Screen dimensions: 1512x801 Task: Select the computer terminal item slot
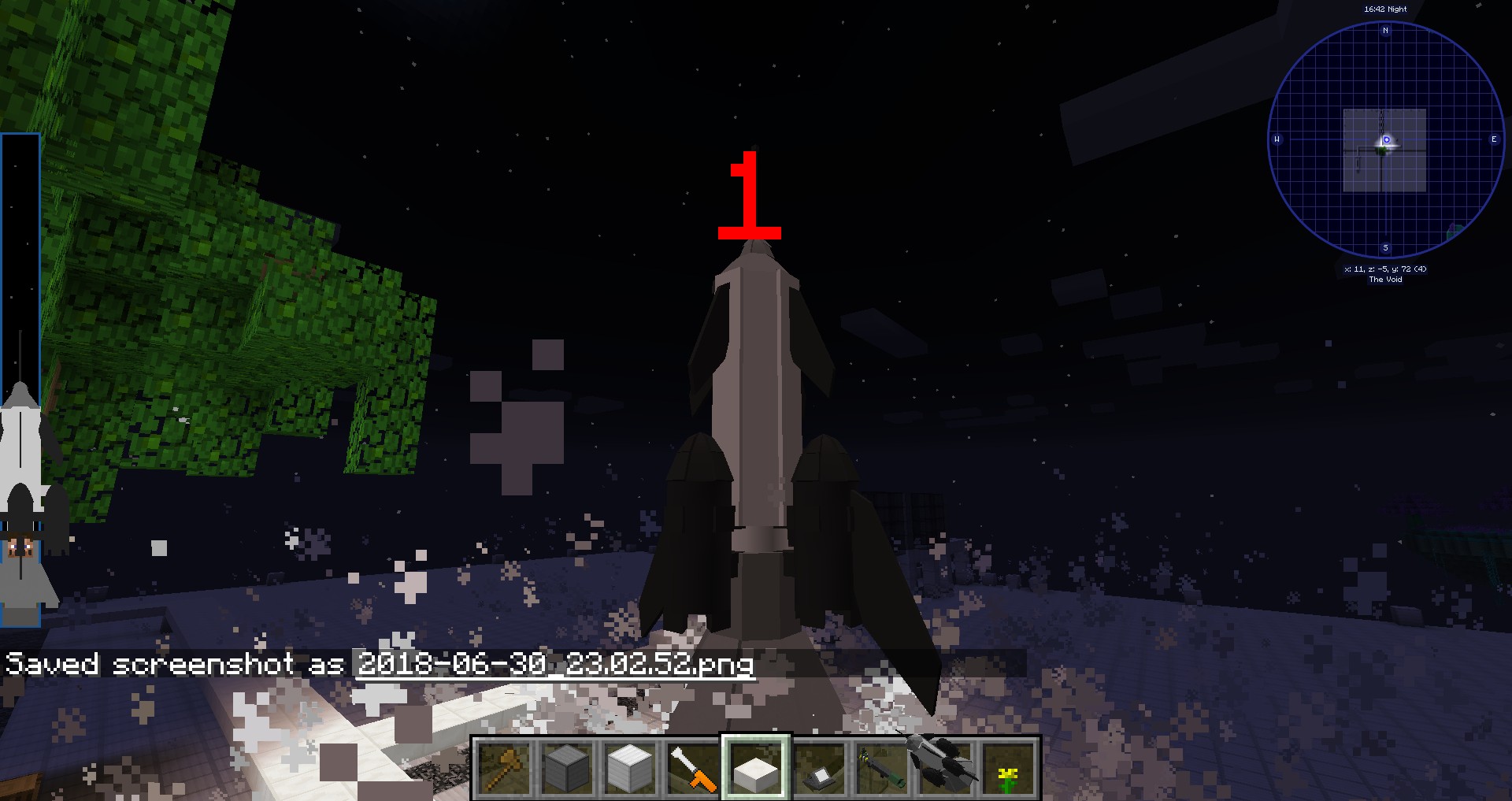[819, 768]
